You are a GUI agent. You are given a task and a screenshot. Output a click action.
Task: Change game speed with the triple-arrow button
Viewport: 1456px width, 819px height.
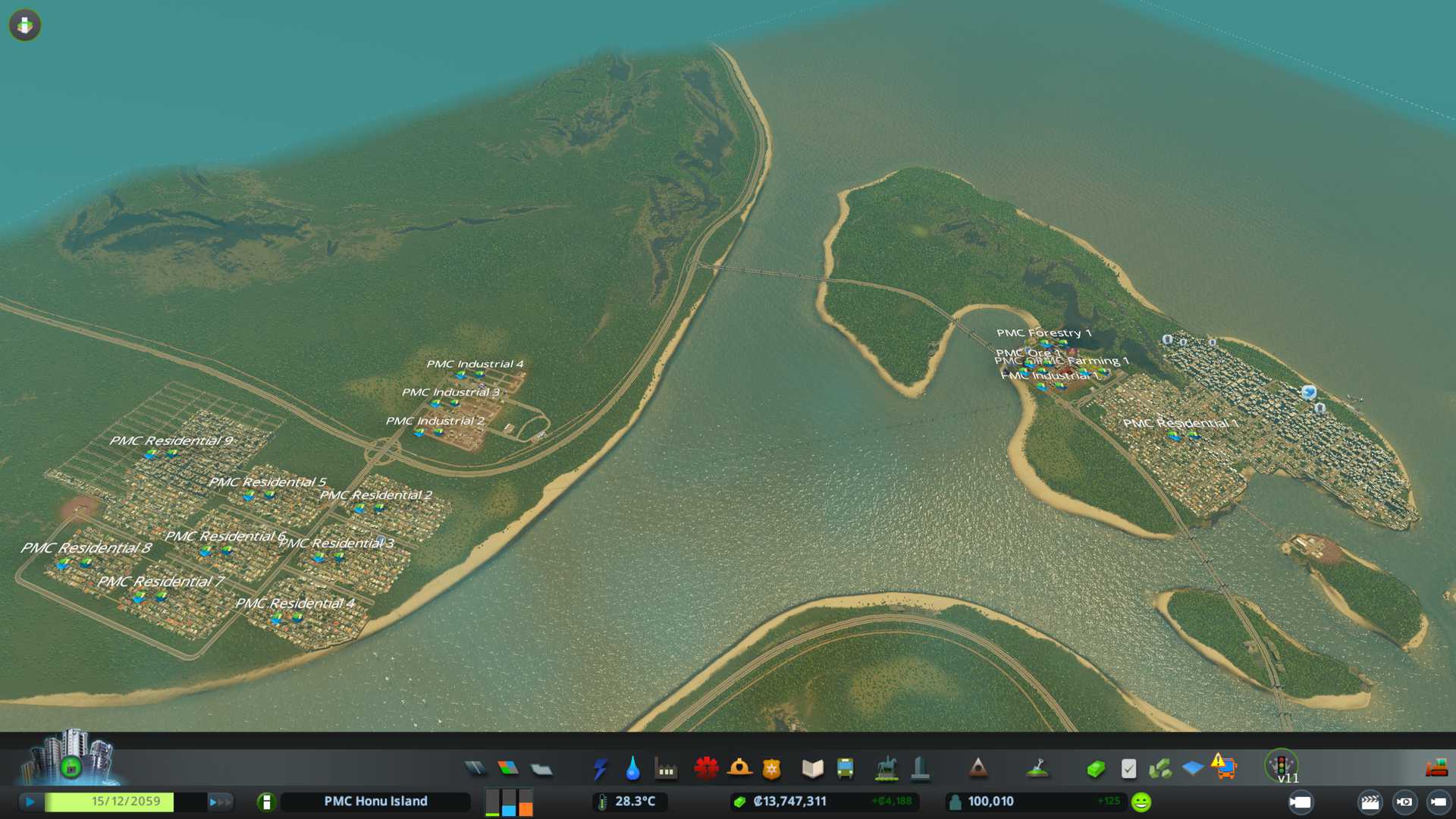[220, 802]
